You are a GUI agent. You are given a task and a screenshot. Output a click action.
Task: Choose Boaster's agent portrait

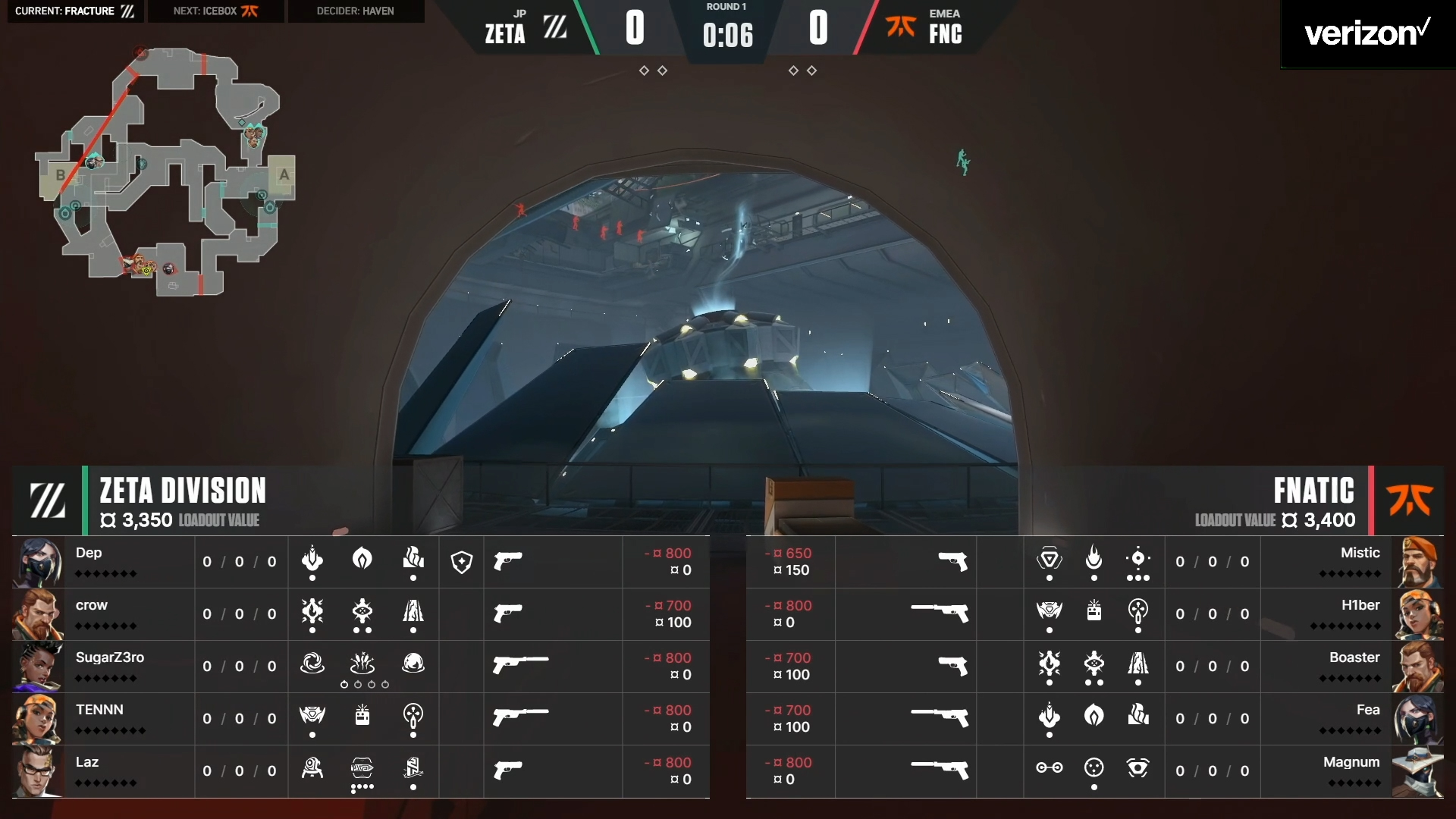pyautogui.click(x=1418, y=667)
